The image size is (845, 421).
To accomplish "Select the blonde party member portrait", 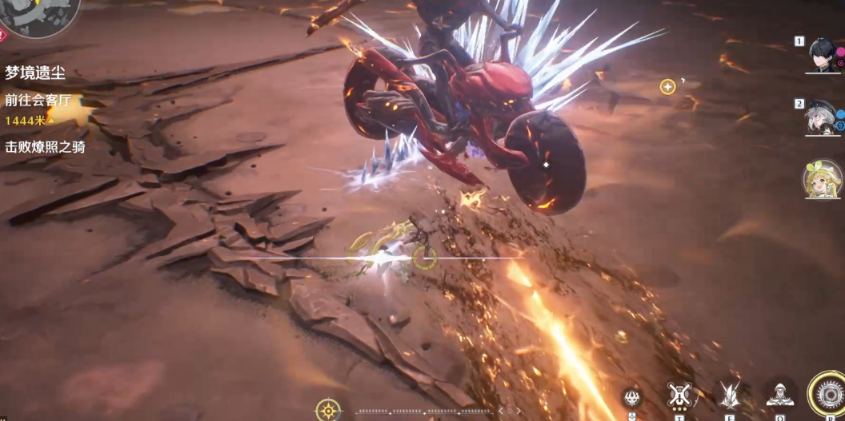I will click(x=822, y=180).
